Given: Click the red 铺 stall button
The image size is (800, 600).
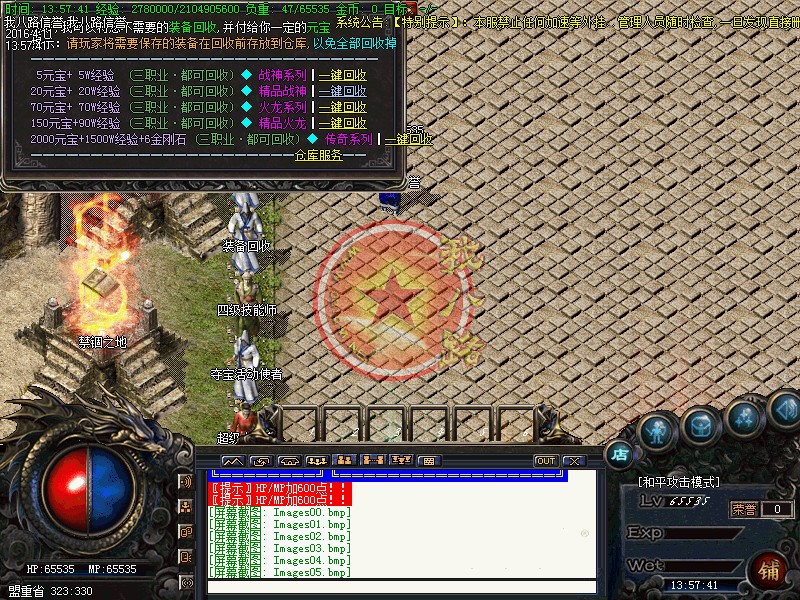Looking at the screenshot, I should point(769,571).
